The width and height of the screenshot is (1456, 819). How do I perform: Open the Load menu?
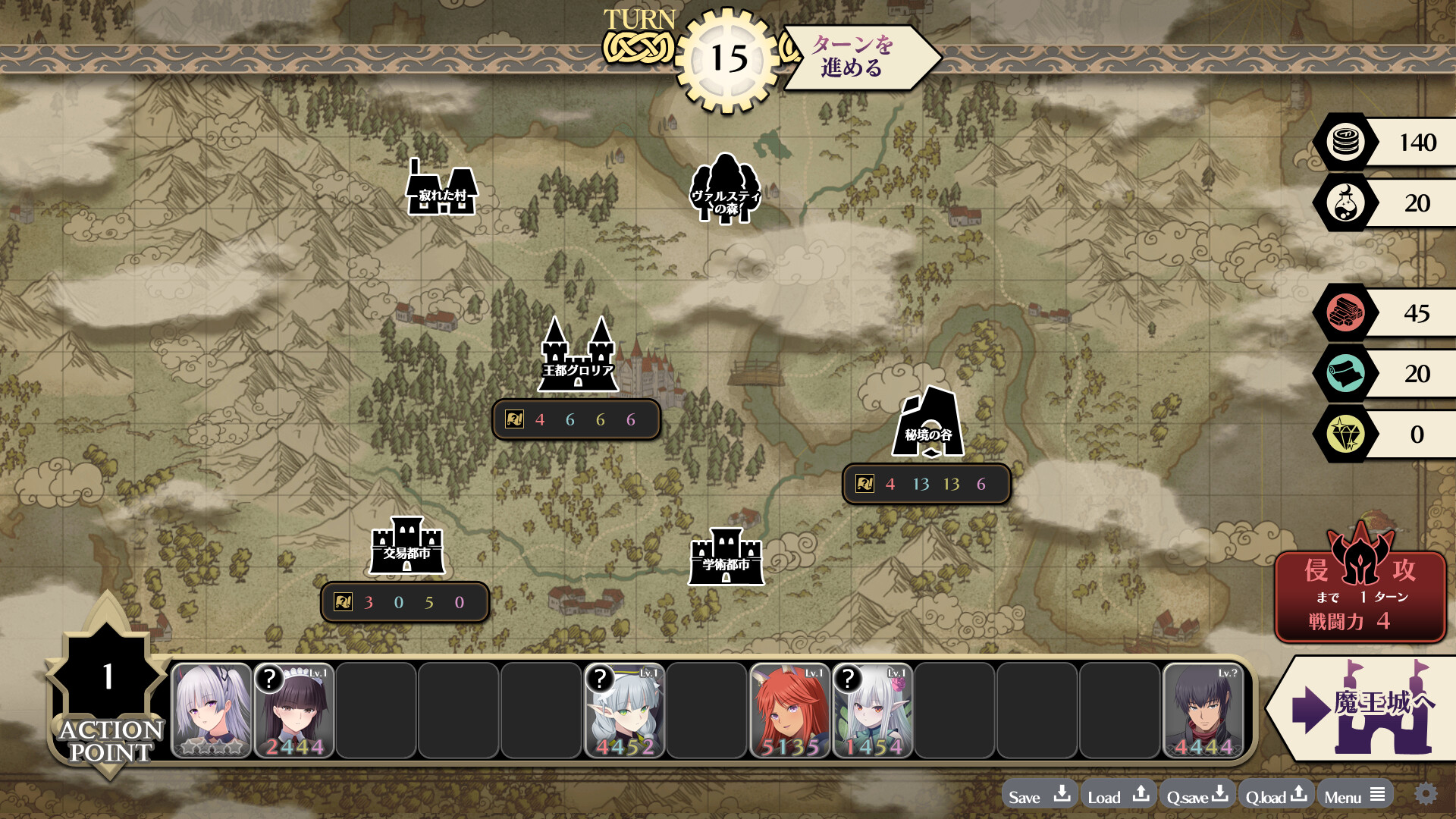[x=1118, y=795]
